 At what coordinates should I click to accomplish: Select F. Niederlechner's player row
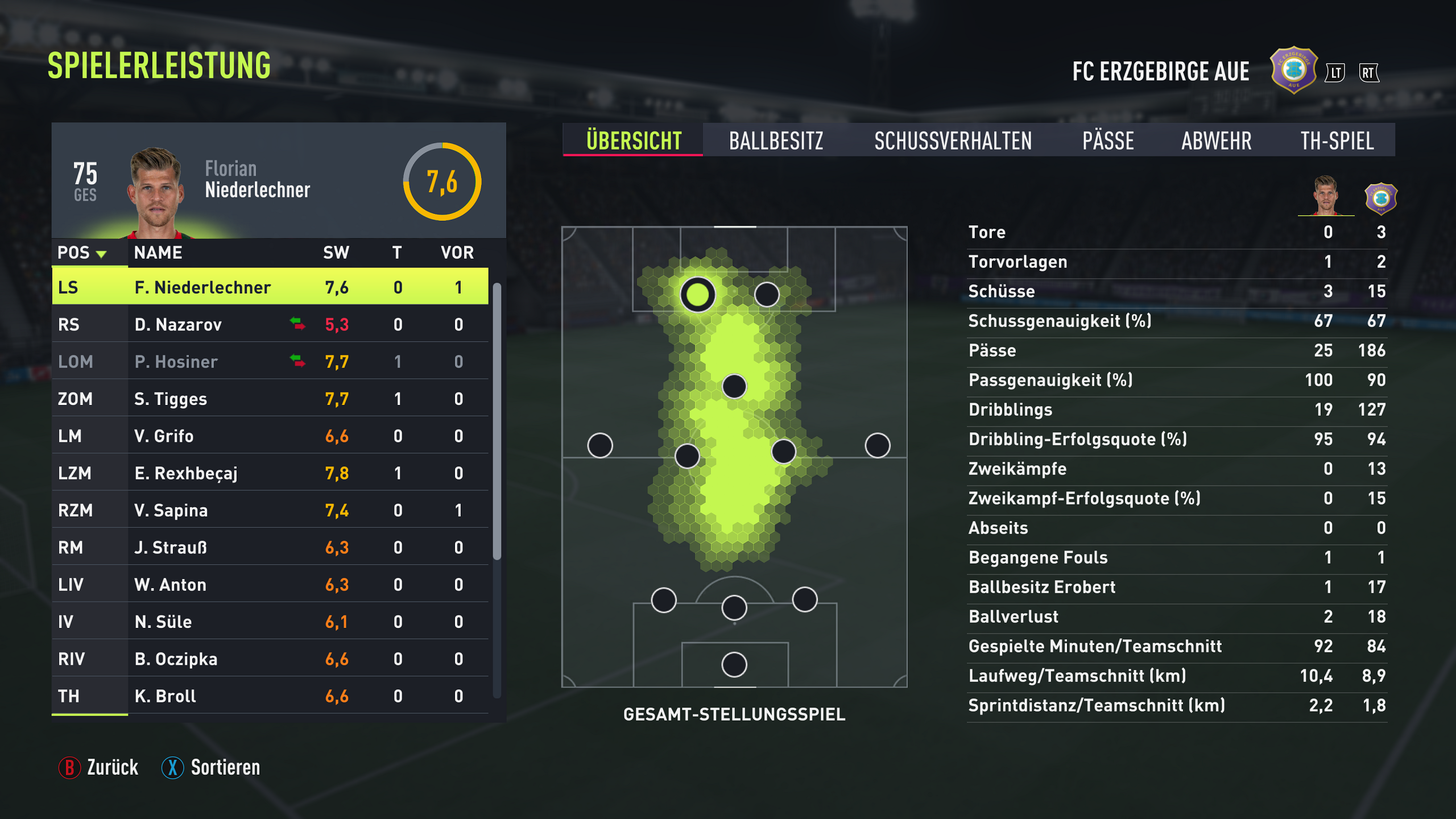coord(270,287)
